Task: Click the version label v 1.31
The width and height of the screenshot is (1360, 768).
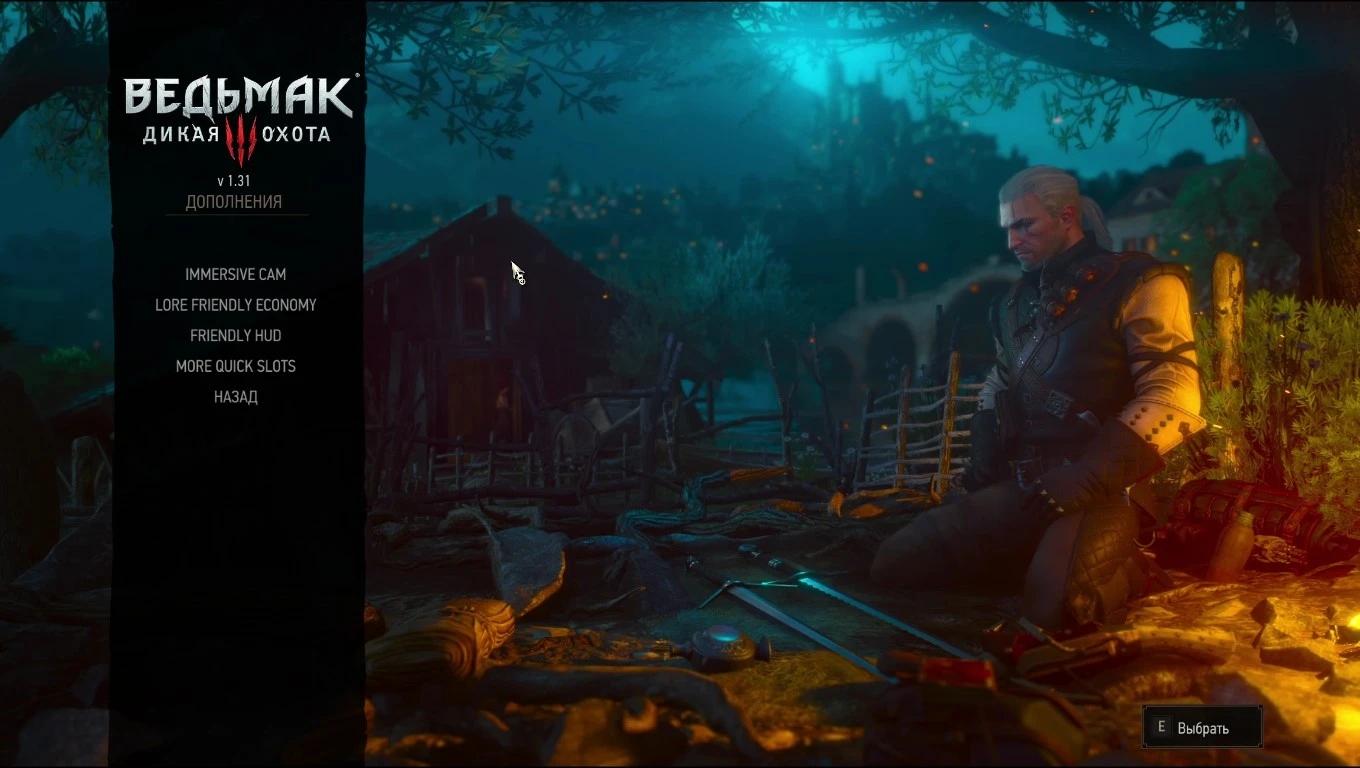Action: tap(236, 180)
